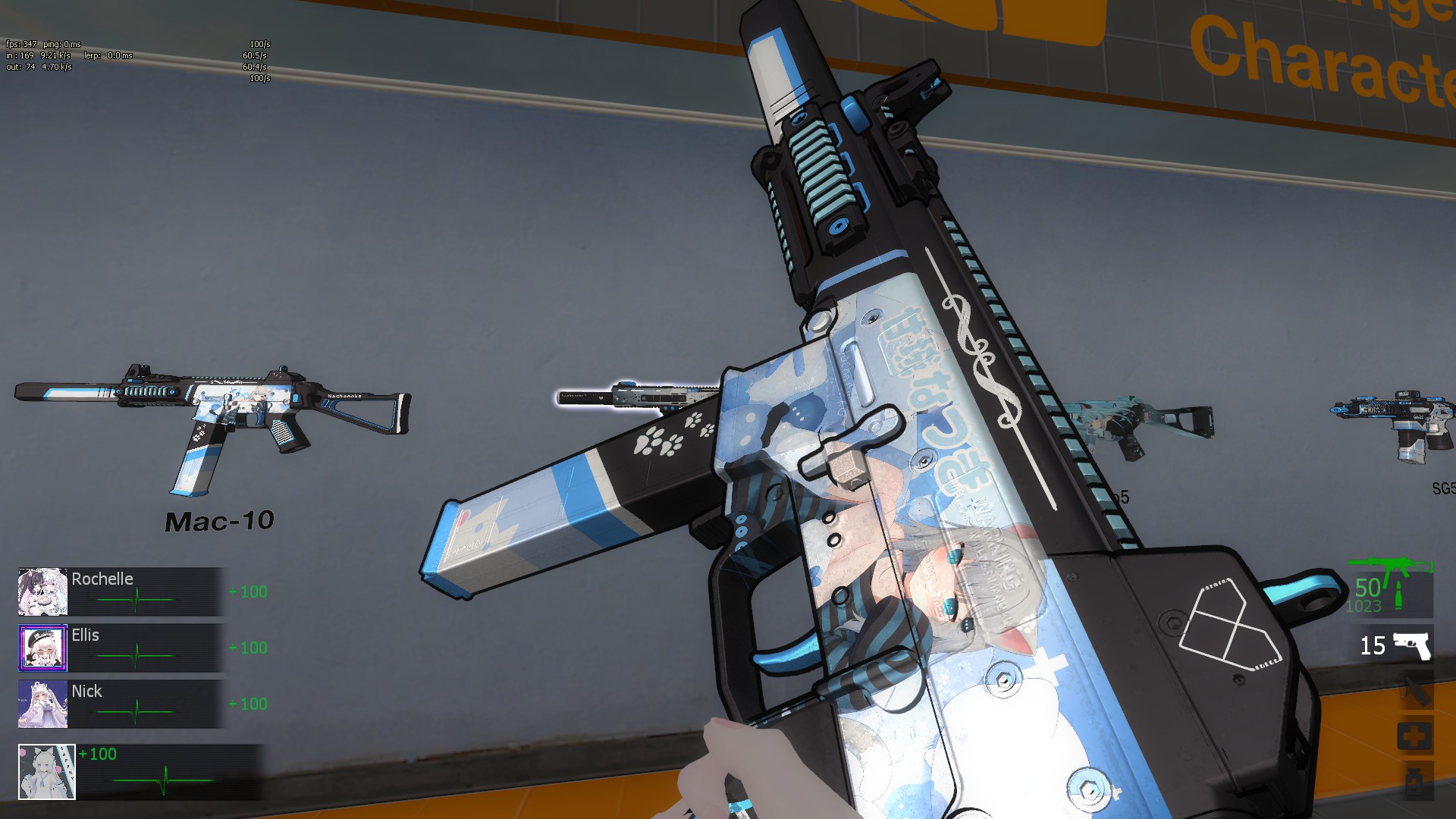The width and height of the screenshot is (1456, 819).
Task: Click your own survivor portrait
Action: (47, 771)
